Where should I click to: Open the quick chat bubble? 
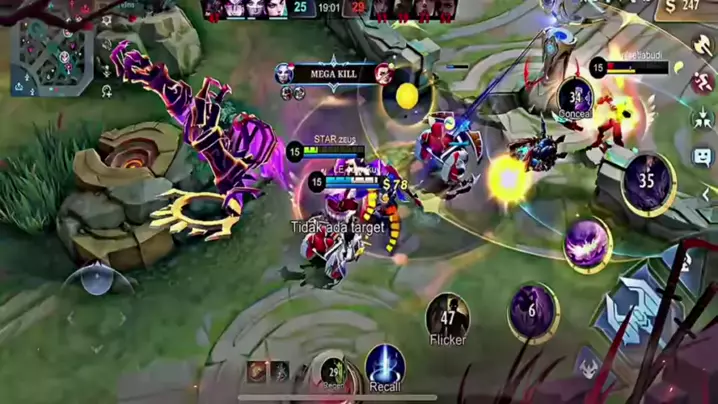(702, 157)
